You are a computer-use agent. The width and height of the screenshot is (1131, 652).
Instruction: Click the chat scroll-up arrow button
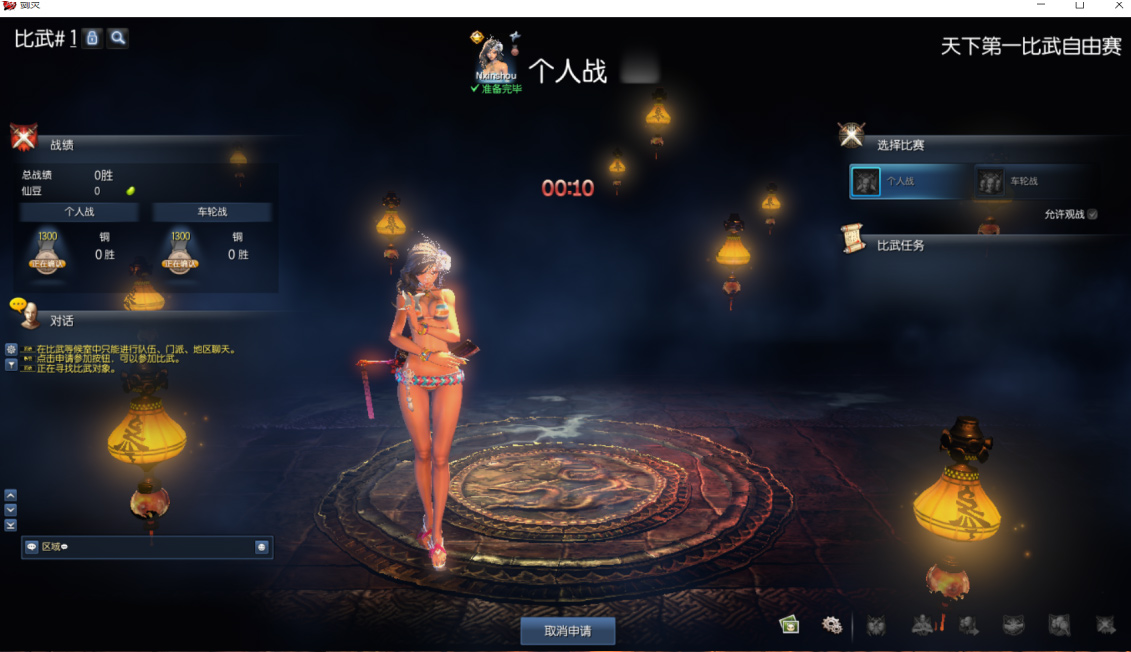(x=11, y=495)
